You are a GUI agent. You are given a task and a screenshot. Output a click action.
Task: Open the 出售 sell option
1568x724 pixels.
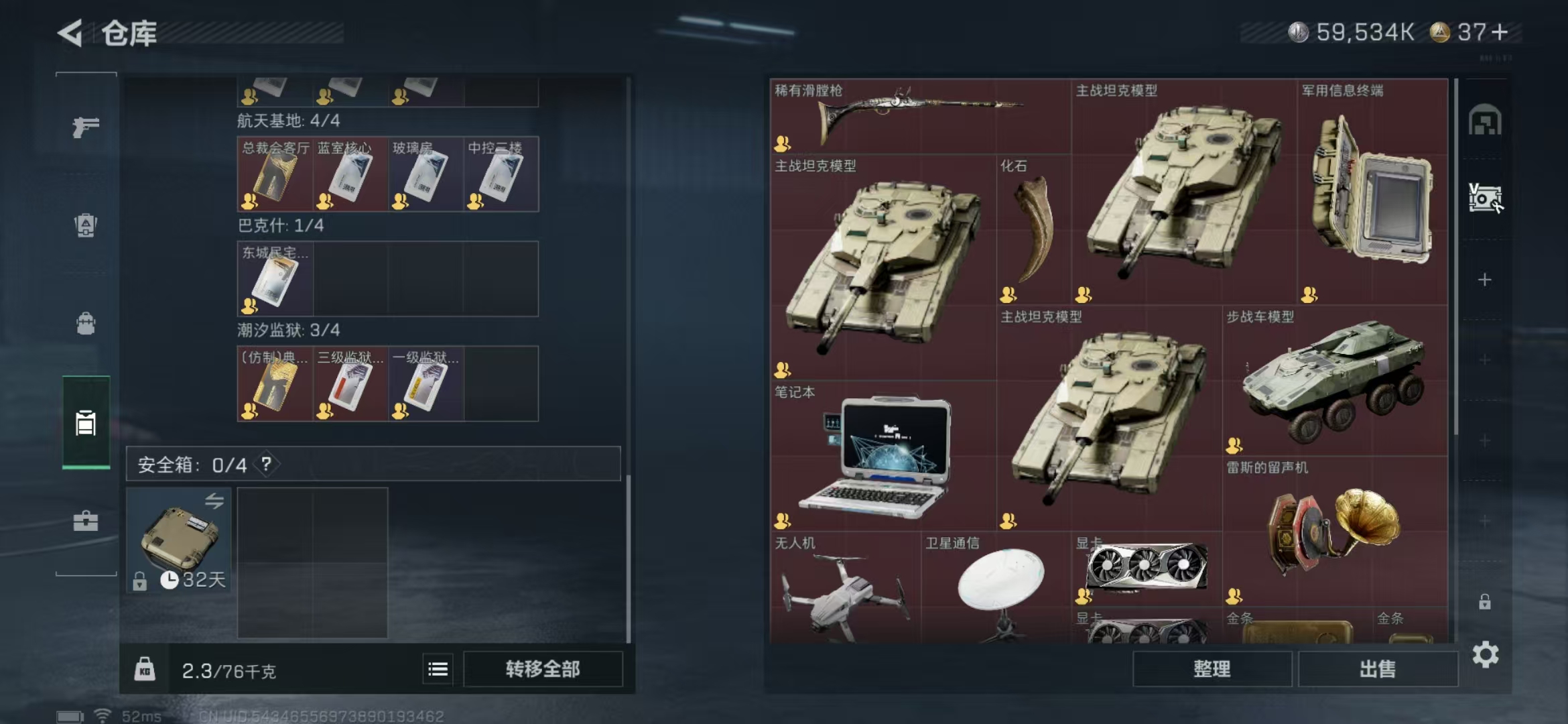tap(1378, 669)
